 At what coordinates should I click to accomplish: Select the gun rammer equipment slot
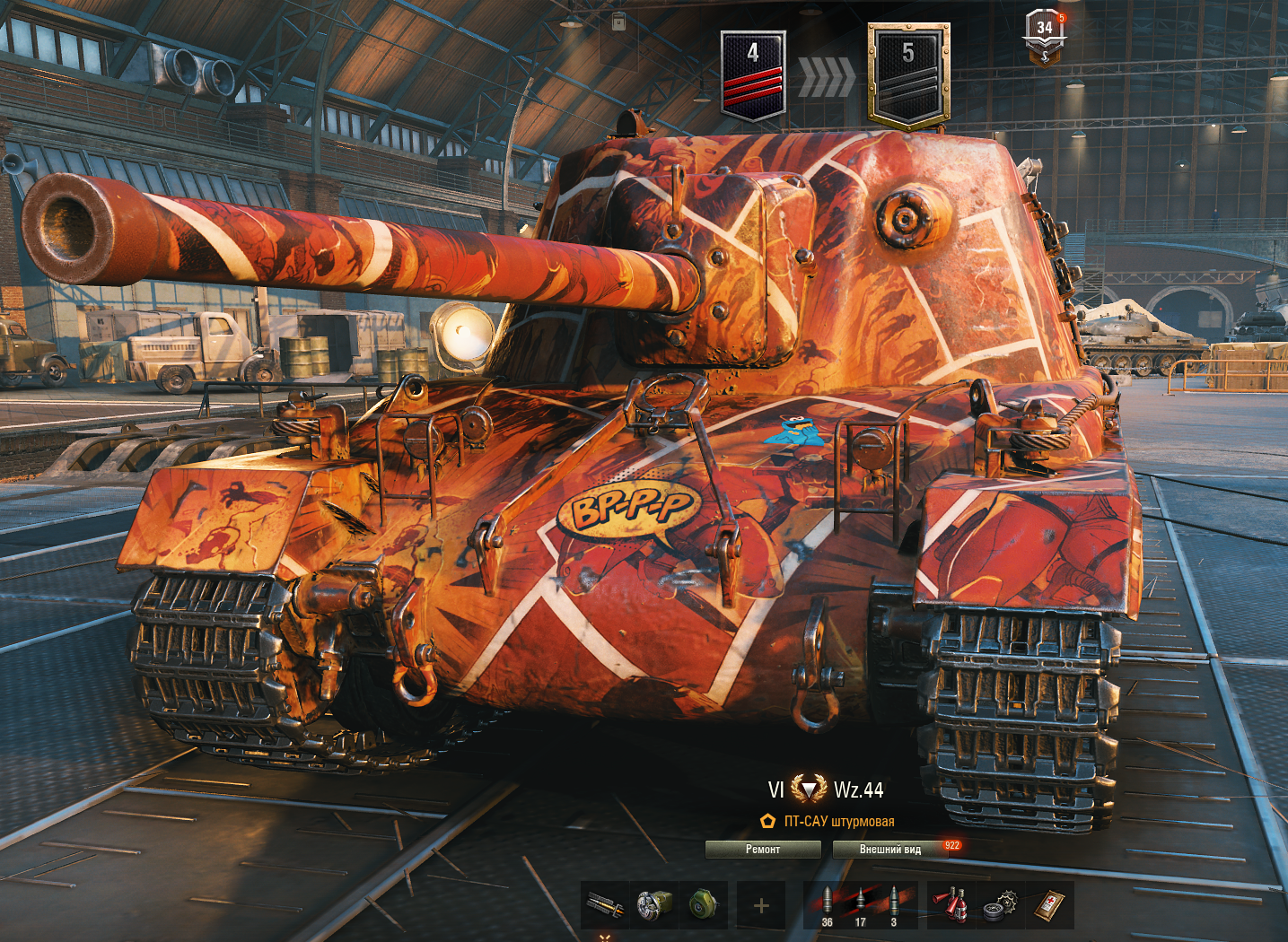(x=604, y=905)
